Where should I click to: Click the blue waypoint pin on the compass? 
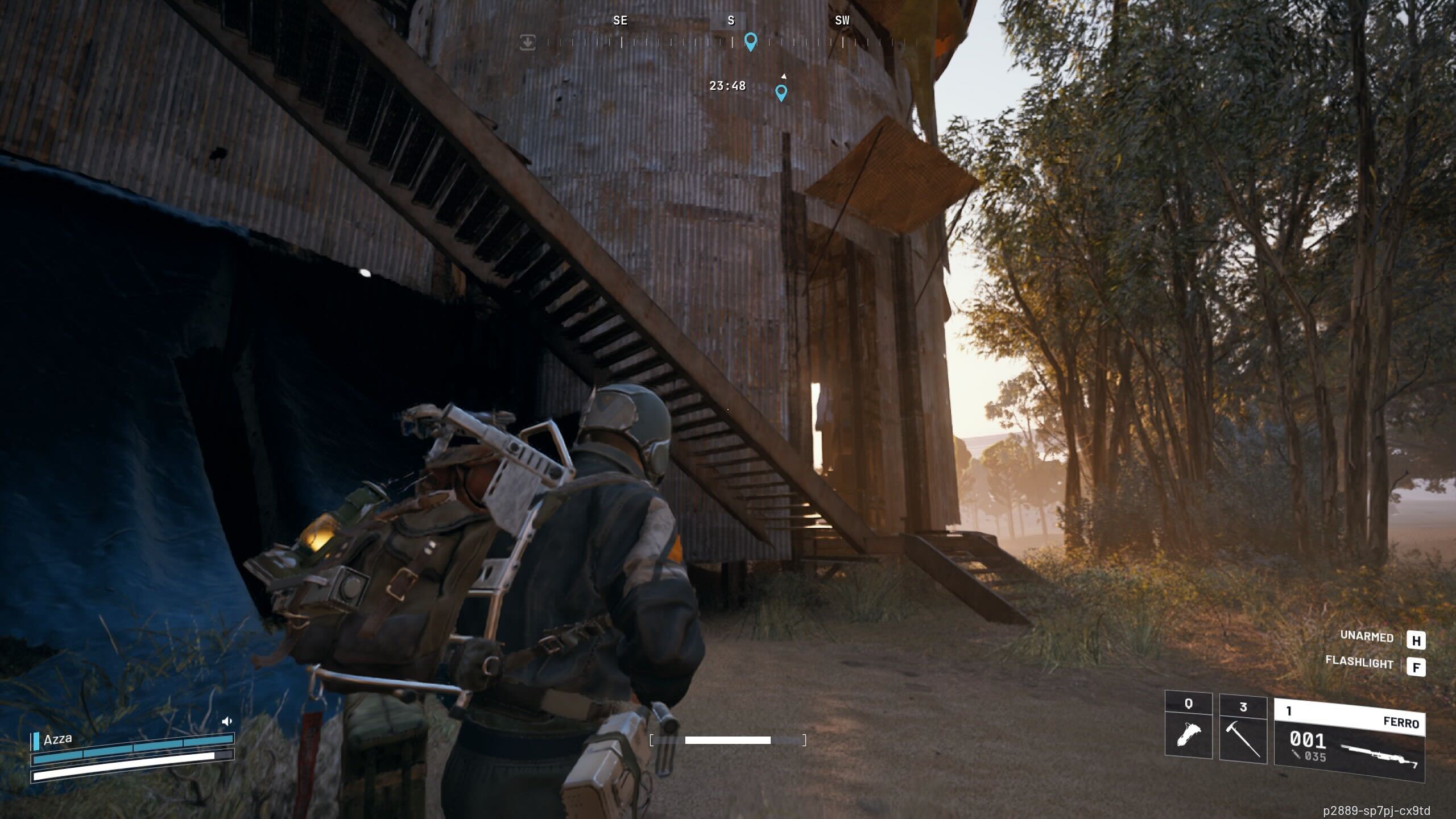pos(751,42)
